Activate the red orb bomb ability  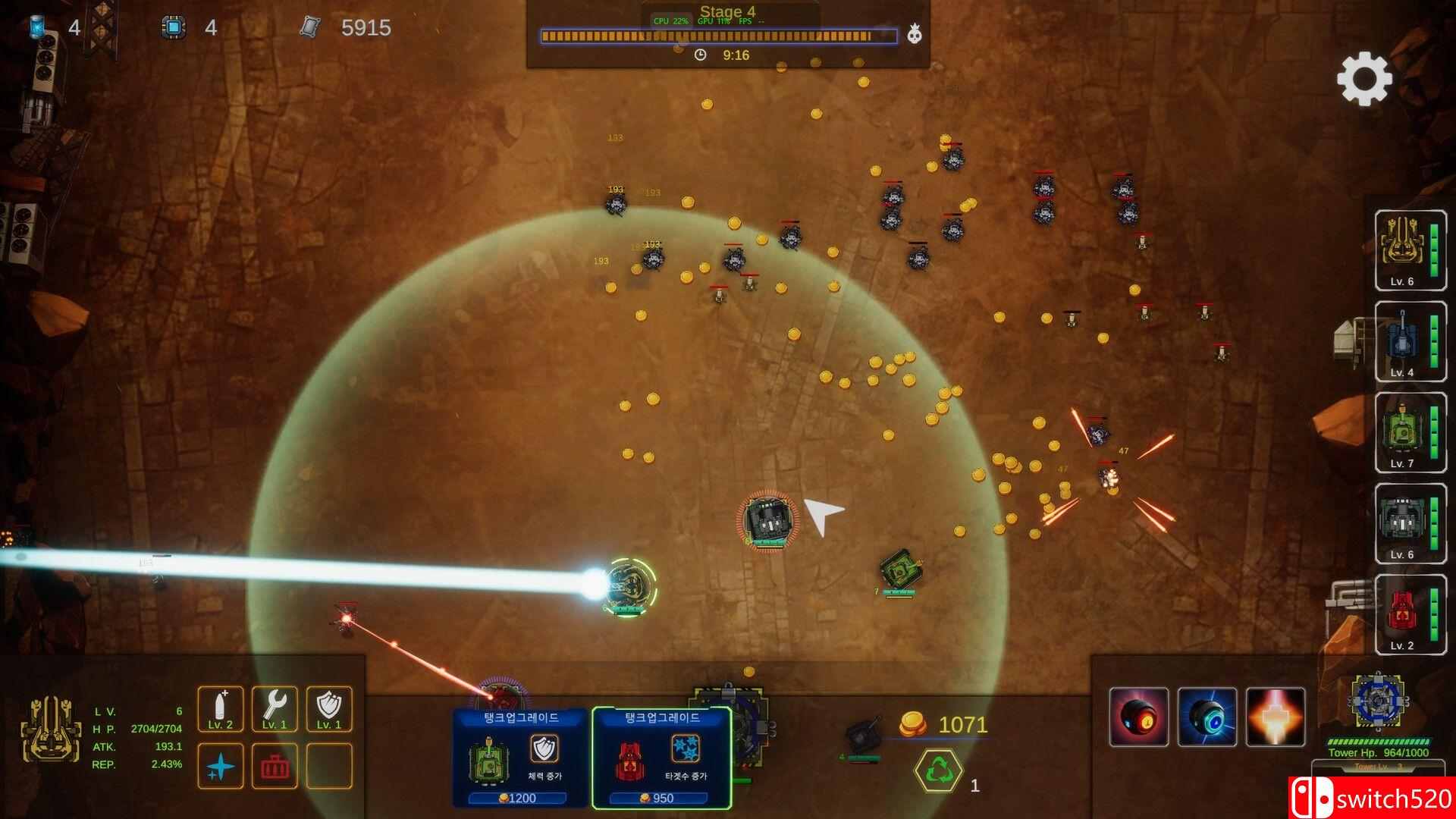point(1139,717)
